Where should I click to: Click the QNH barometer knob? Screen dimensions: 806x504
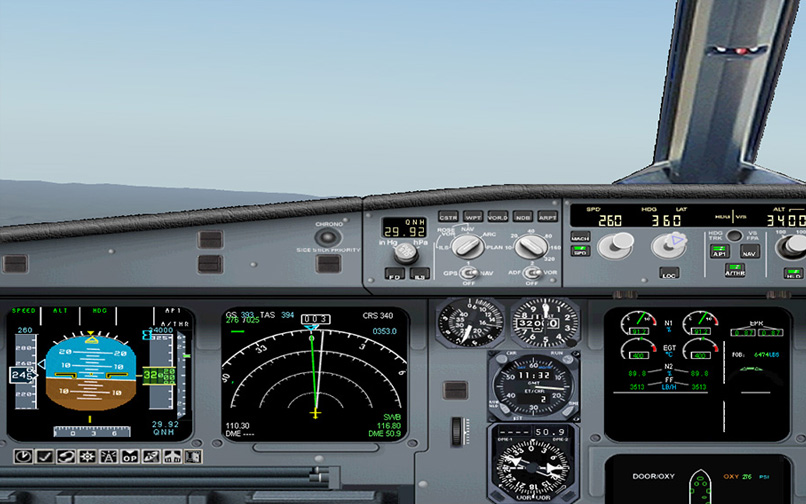coord(405,251)
